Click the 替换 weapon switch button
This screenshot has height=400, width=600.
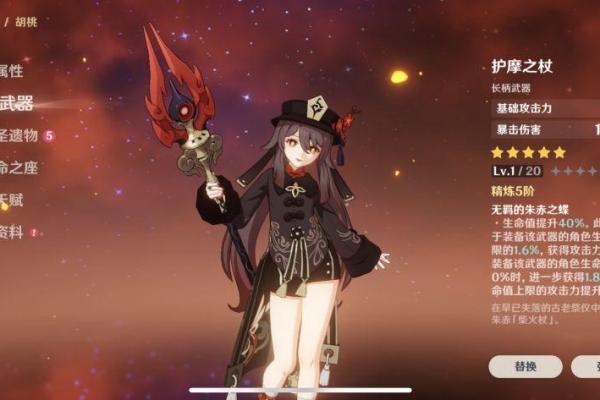525,366
